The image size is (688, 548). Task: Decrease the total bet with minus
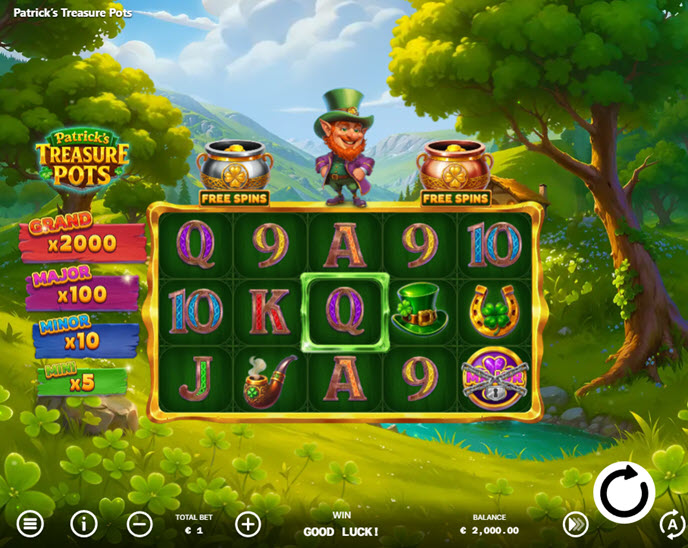point(140,523)
